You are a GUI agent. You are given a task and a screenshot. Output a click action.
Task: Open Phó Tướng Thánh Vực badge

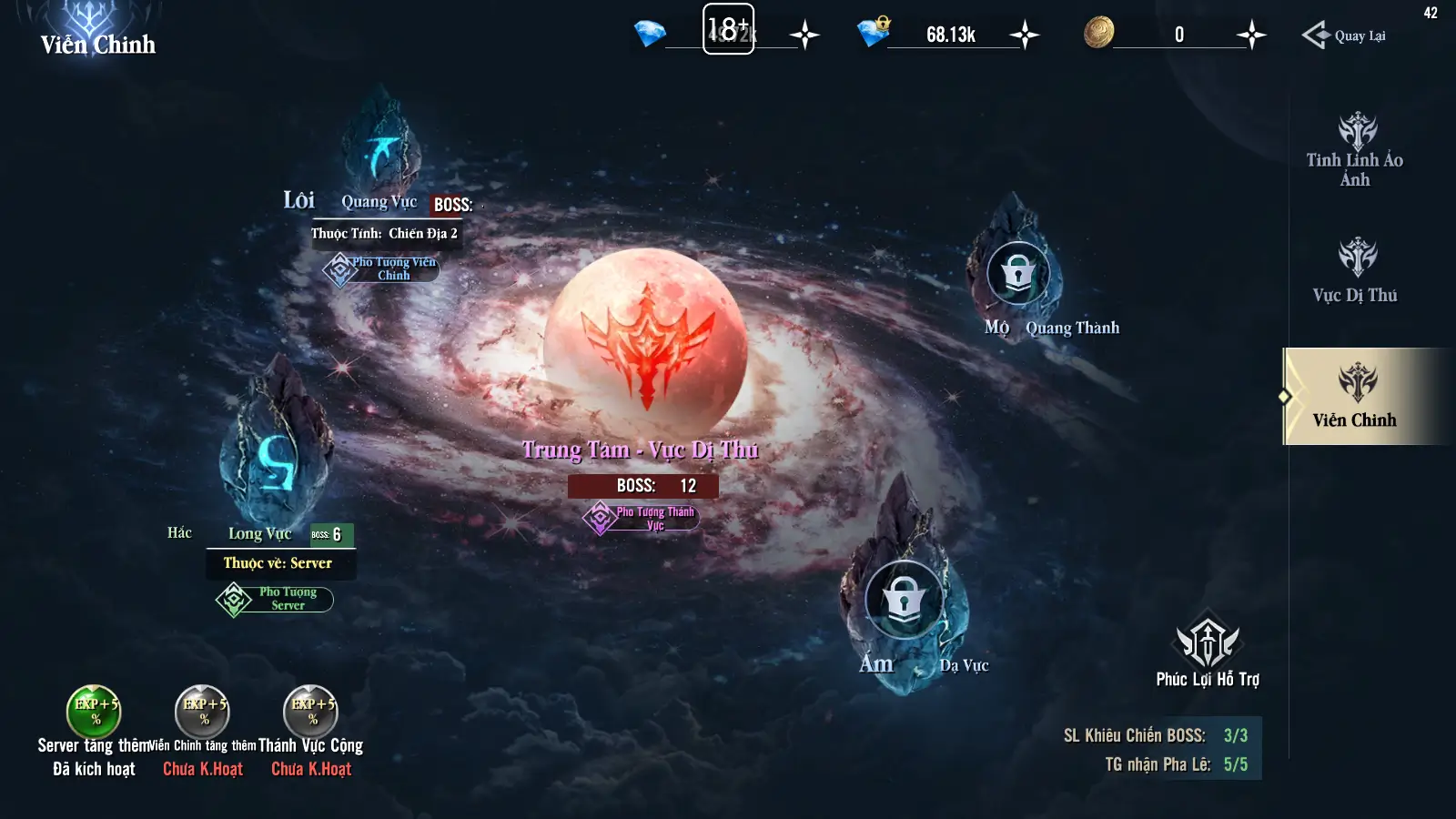point(642,518)
